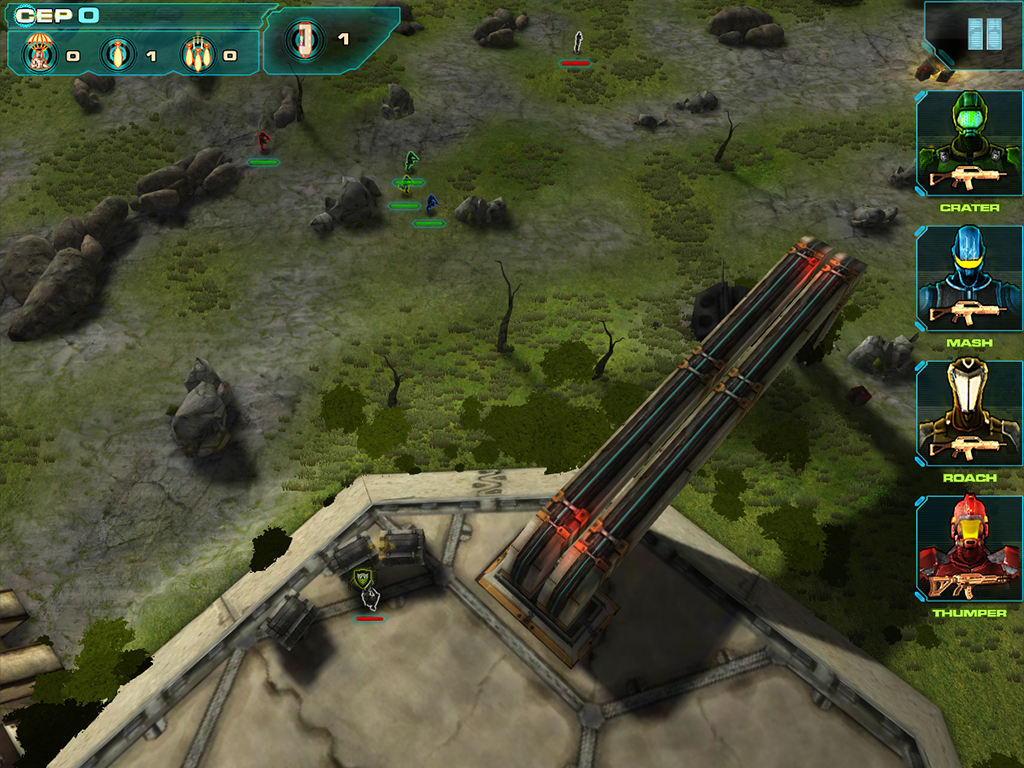Viewport: 1024px width, 768px height.
Task: Activate the single bomb airstrike
Action: pyautogui.click(x=118, y=53)
